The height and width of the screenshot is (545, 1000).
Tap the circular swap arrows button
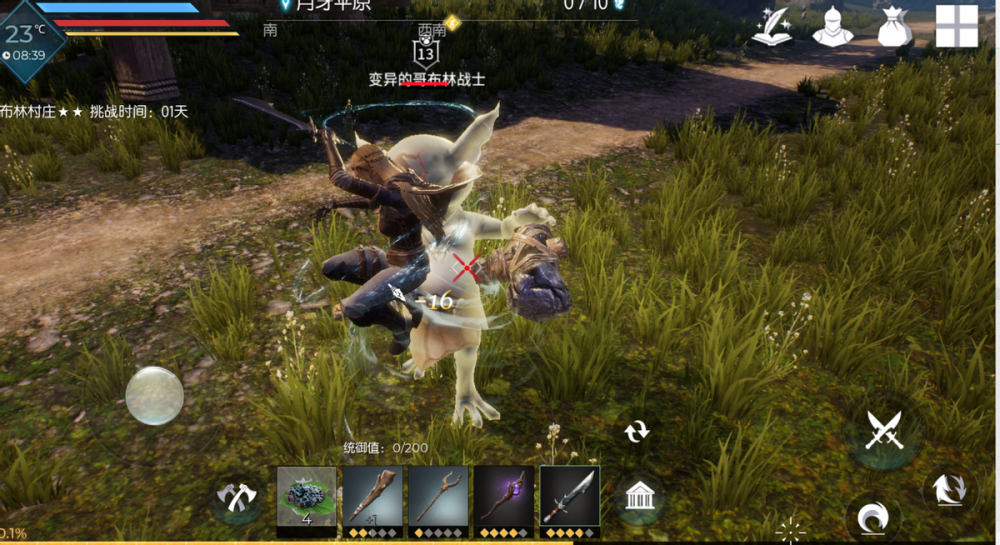coord(636,431)
